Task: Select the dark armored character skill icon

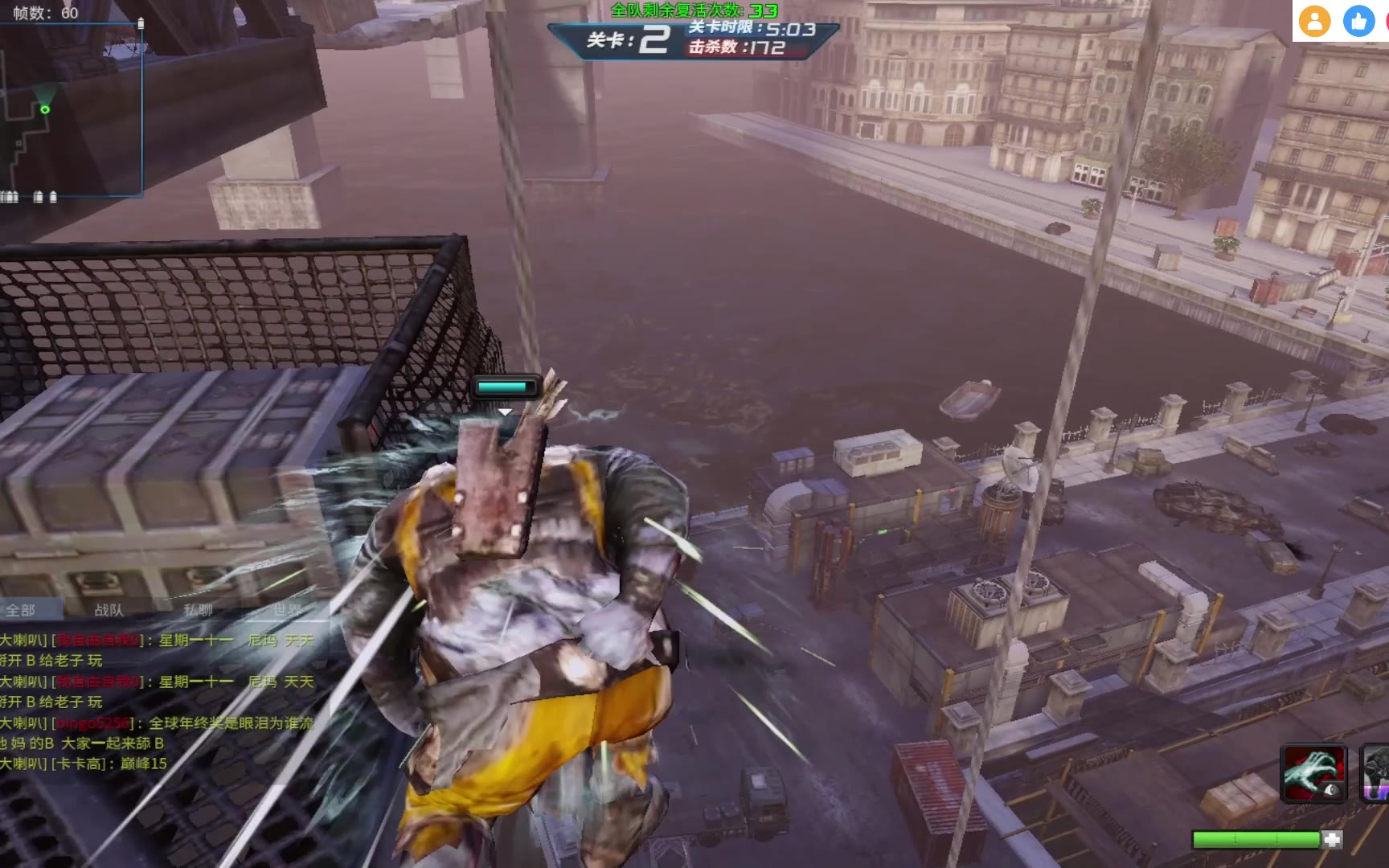Action: (x=1375, y=774)
